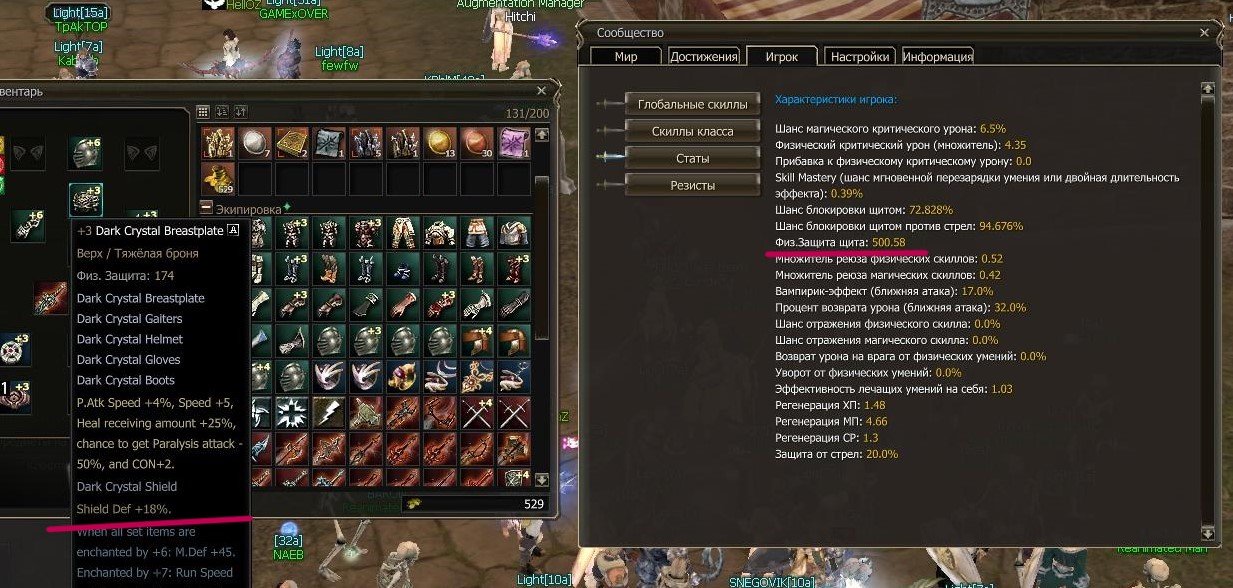The width and height of the screenshot is (1233, 588).
Task: Select the purple scroll item in inventory
Action: click(x=513, y=143)
